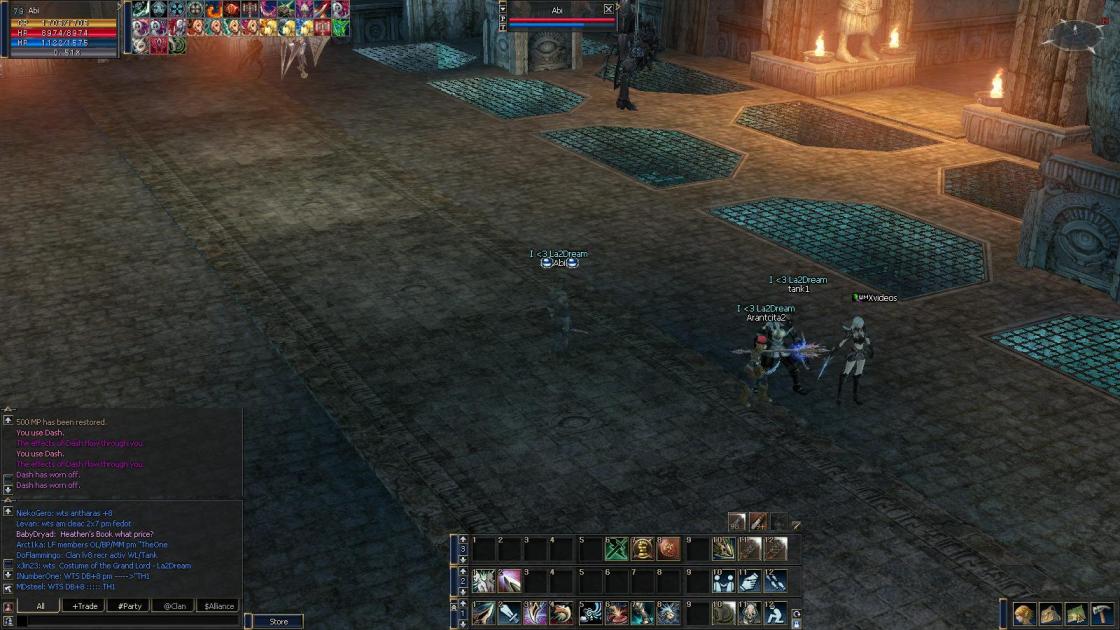Use the sit/stand action in slot 12
The width and height of the screenshot is (1120, 630).
tap(775, 612)
